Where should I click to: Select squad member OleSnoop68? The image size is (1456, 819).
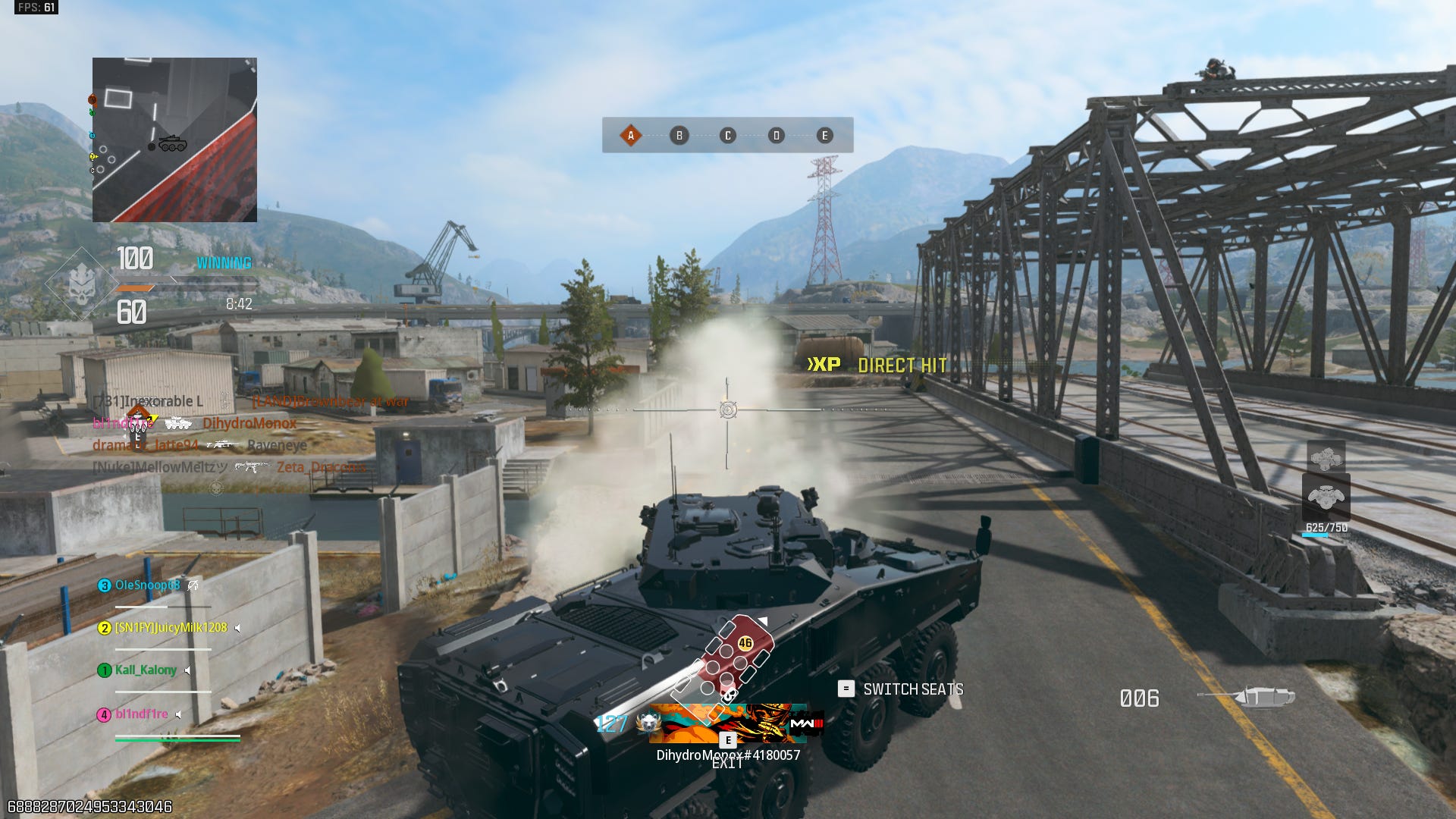click(147, 585)
